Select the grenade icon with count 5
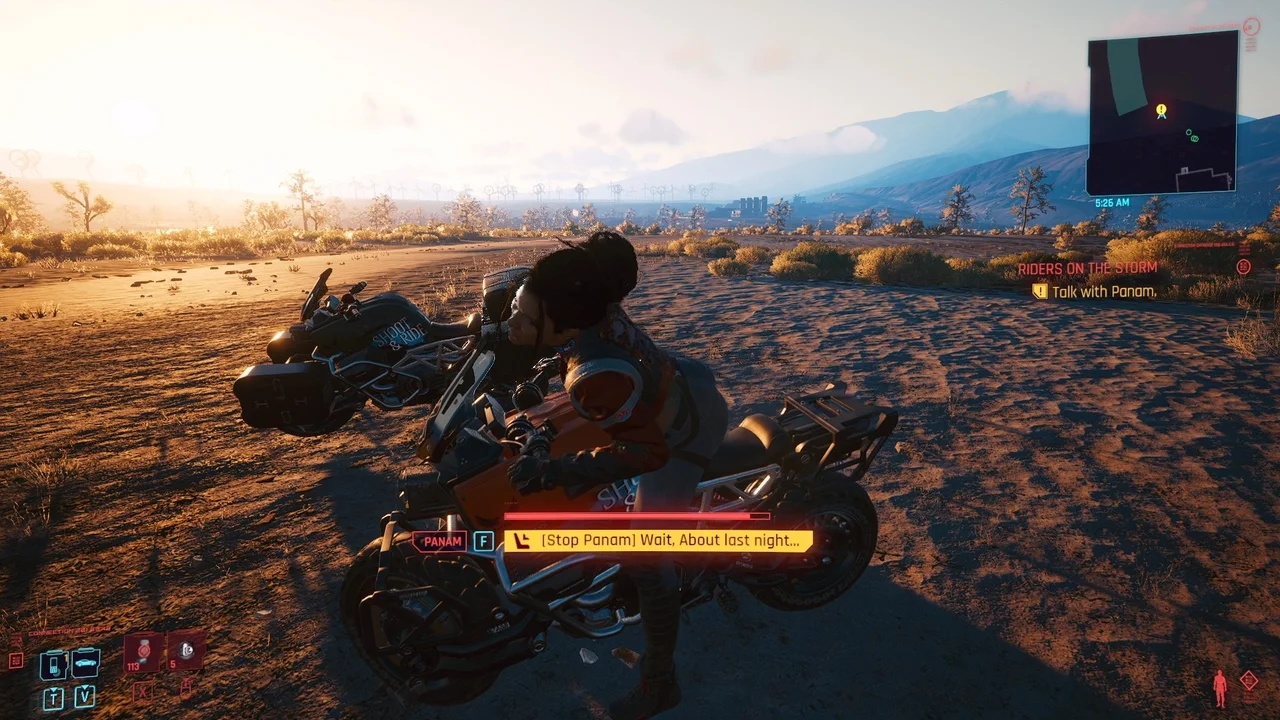This screenshot has height=720, width=1280. click(186, 650)
